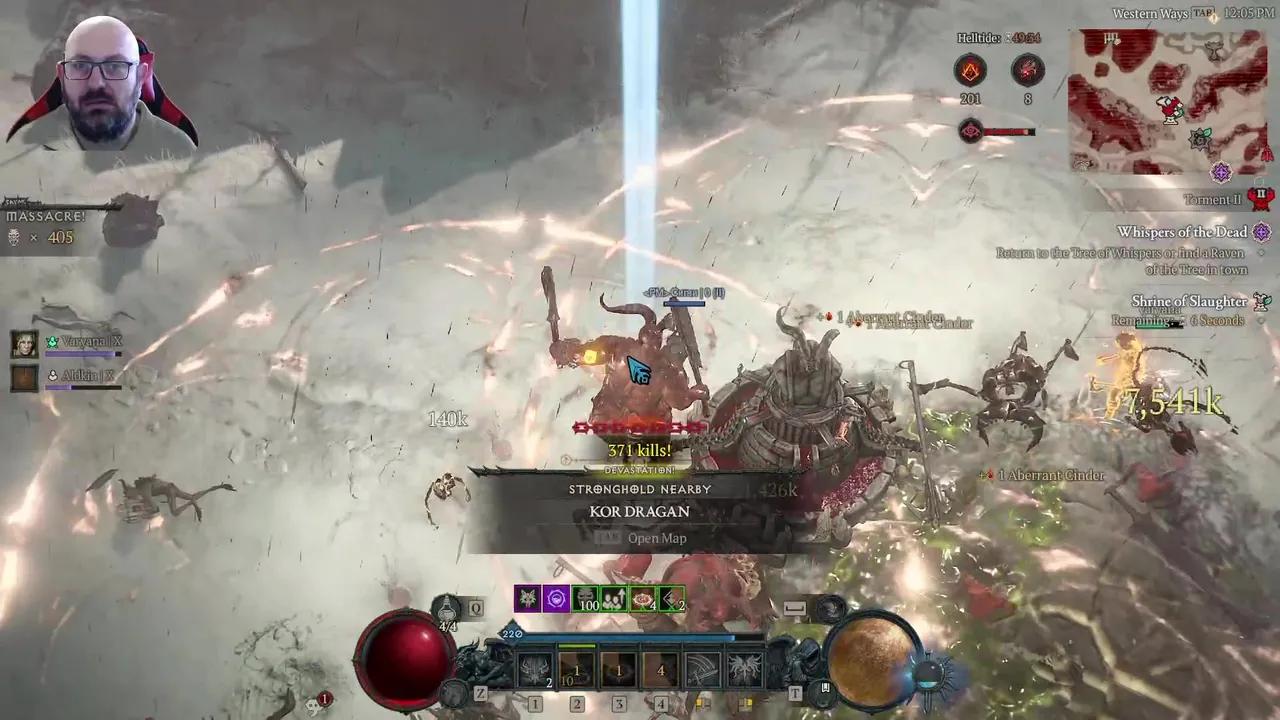Viewport: 1280px width, 720px height.
Task: Select Aldkin's party portrait
Action: 25,377
